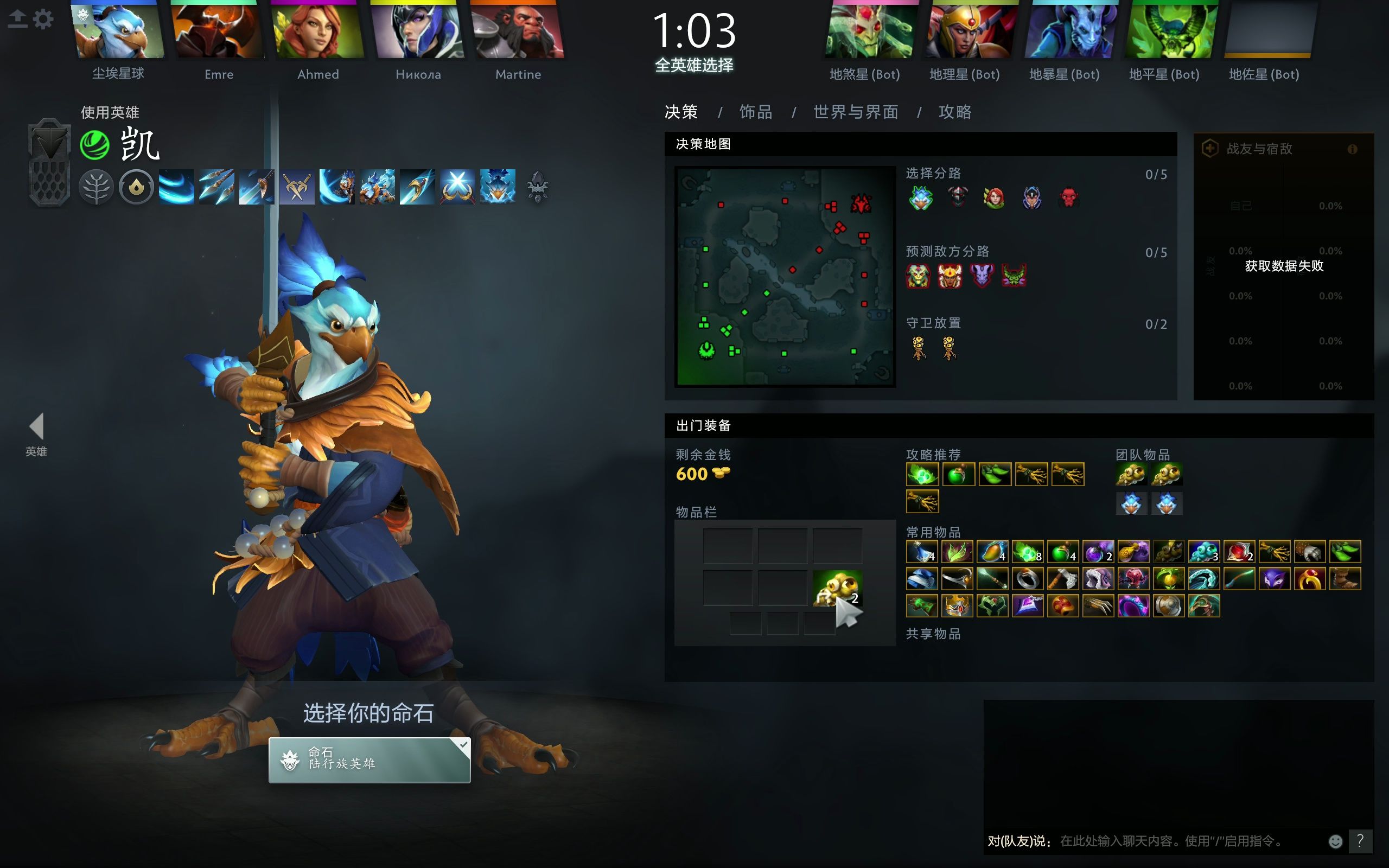Select Emre's hero portrait
Screen dimensions: 1389x868
[x=218, y=31]
